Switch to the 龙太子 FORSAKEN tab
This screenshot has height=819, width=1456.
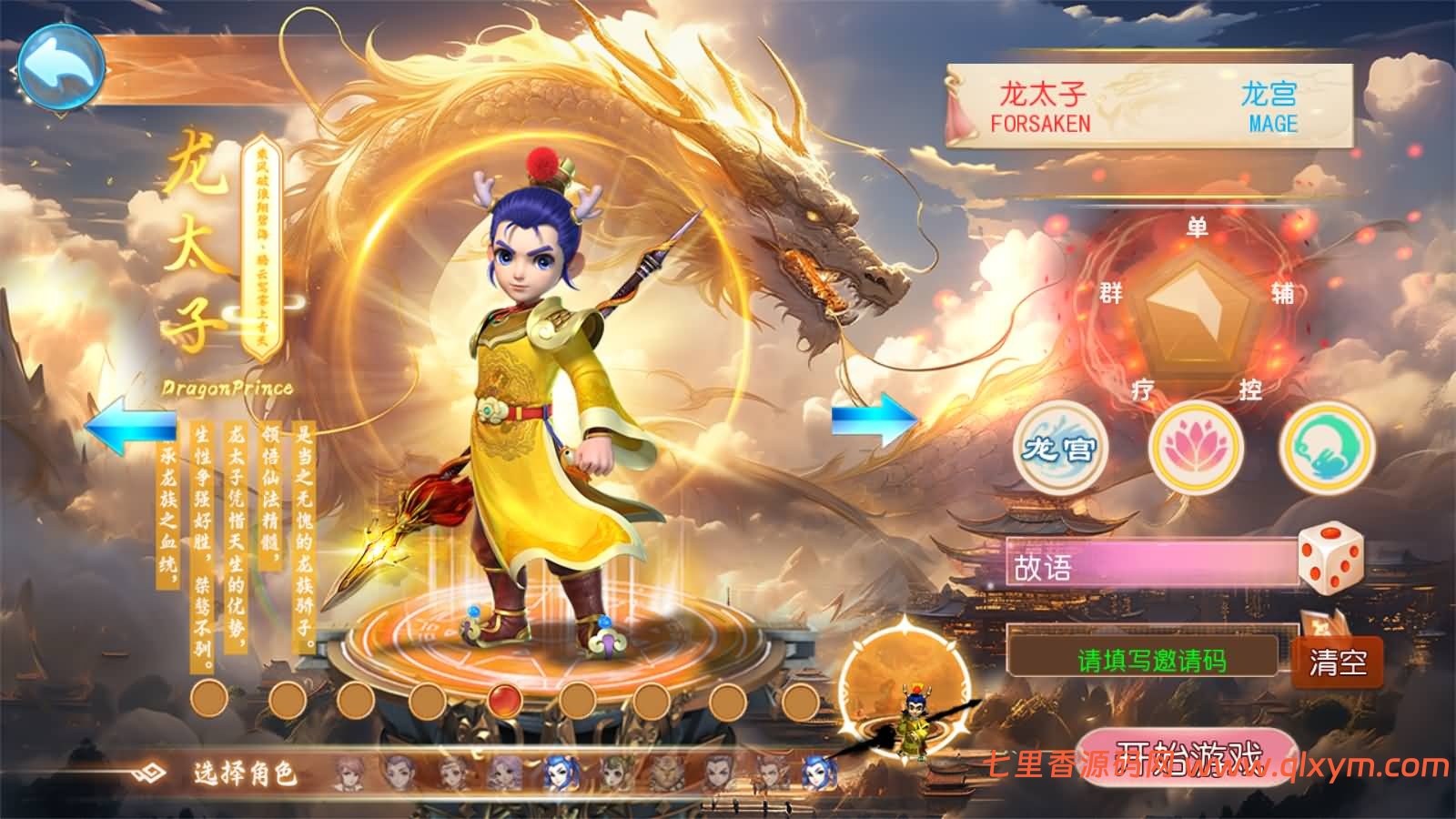pyautogui.click(x=1043, y=104)
